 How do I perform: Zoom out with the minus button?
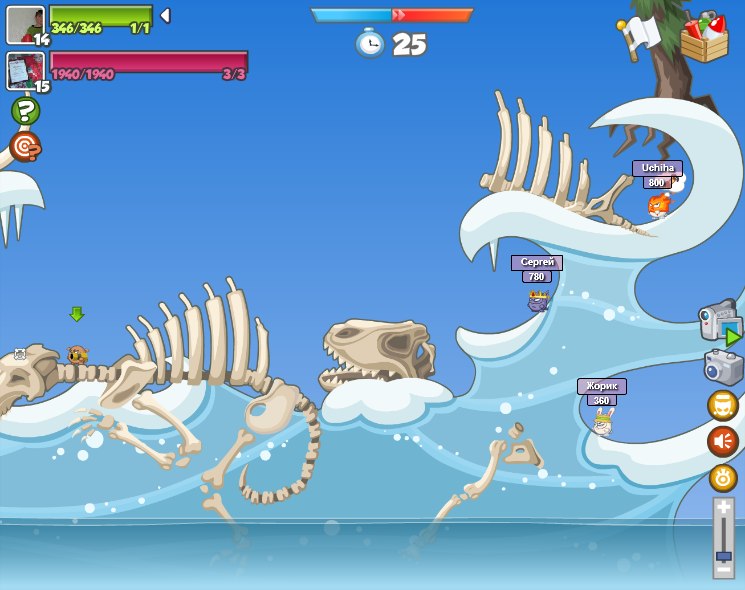724,570
